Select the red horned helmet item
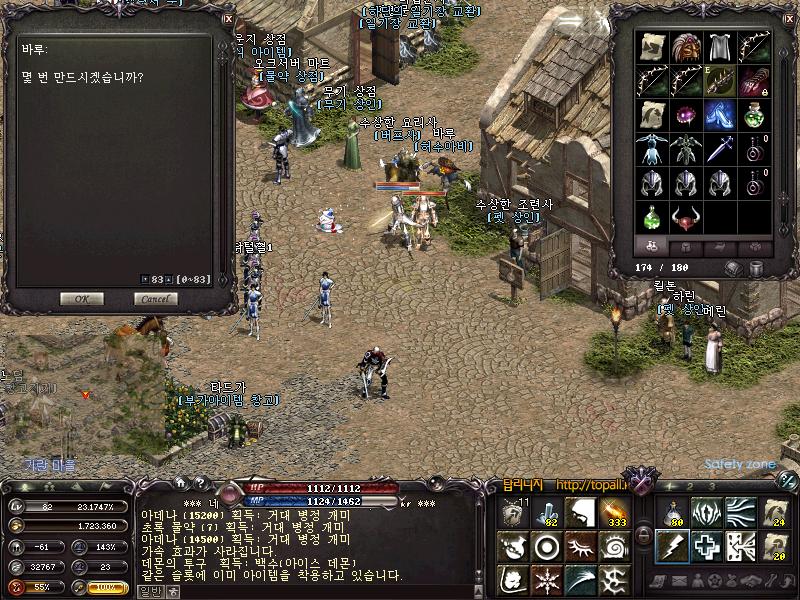The width and height of the screenshot is (800, 600). coord(686,216)
